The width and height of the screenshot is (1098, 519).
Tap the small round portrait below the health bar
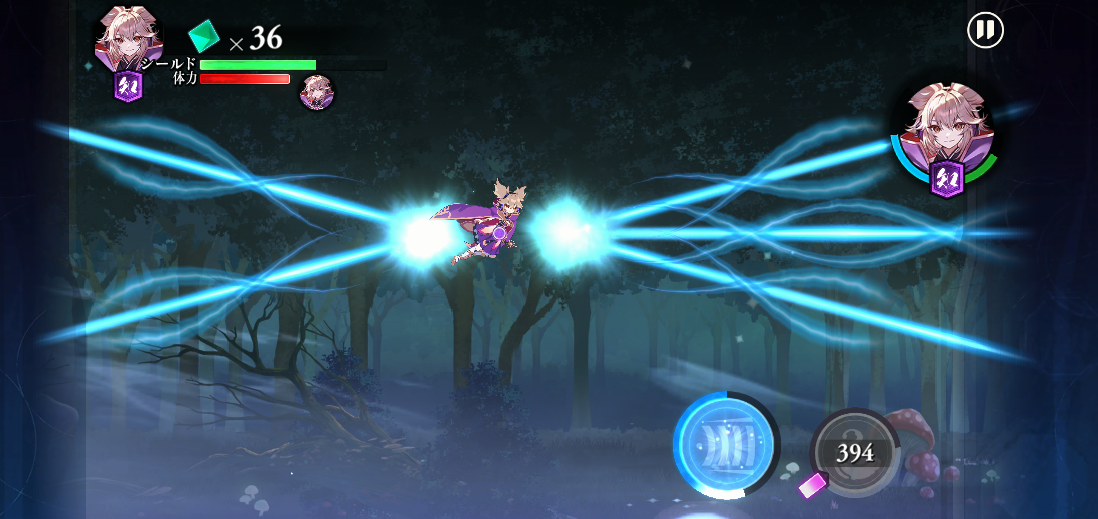[317, 93]
